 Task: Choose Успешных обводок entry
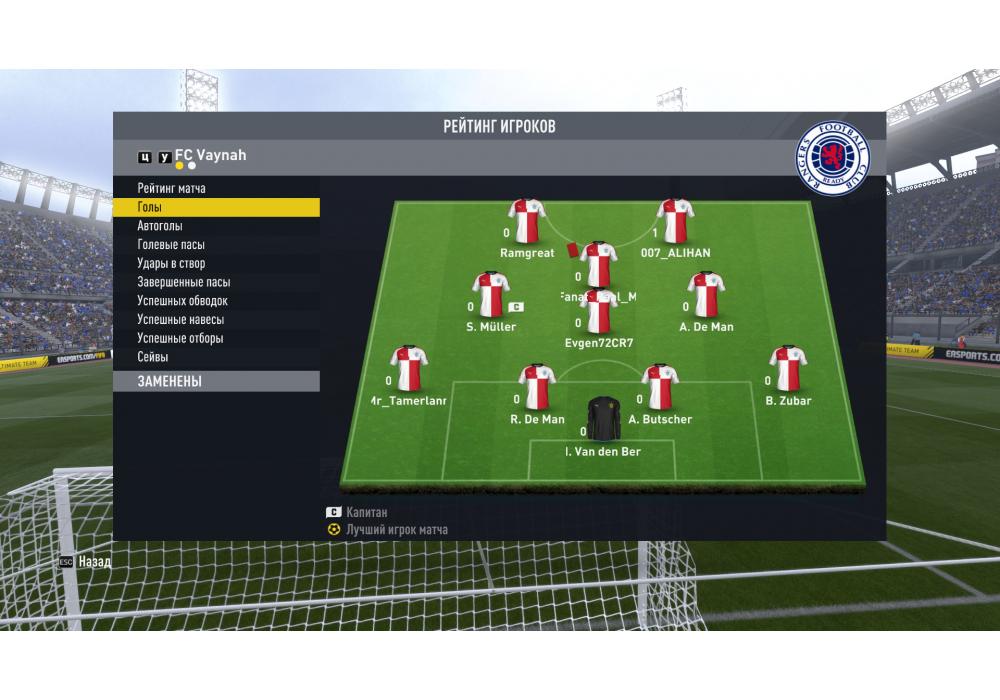(182, 301)
